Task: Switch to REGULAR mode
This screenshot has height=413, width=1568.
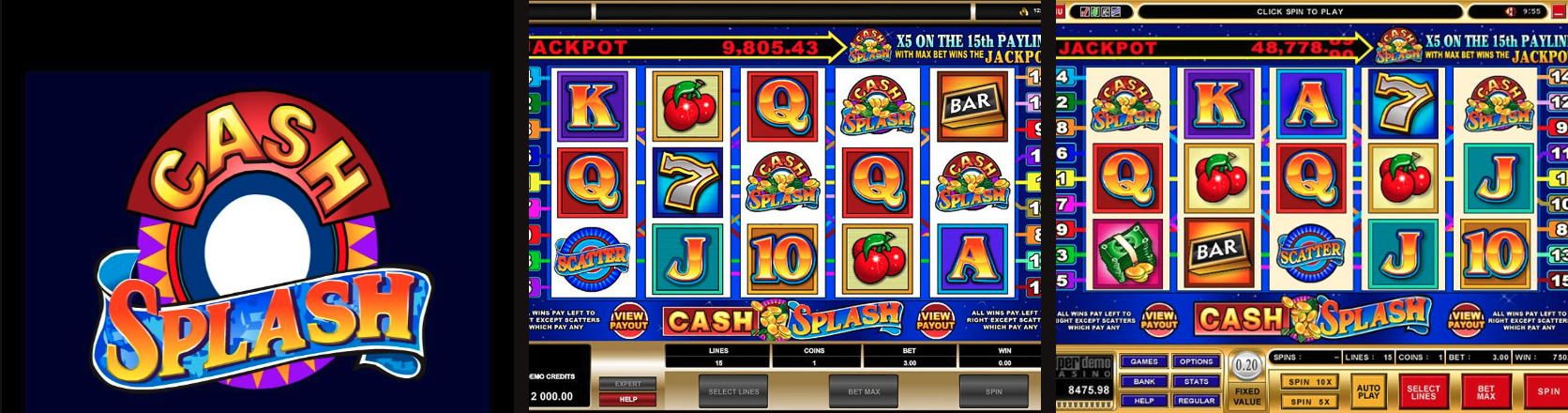Action: tap(1197, 401)
